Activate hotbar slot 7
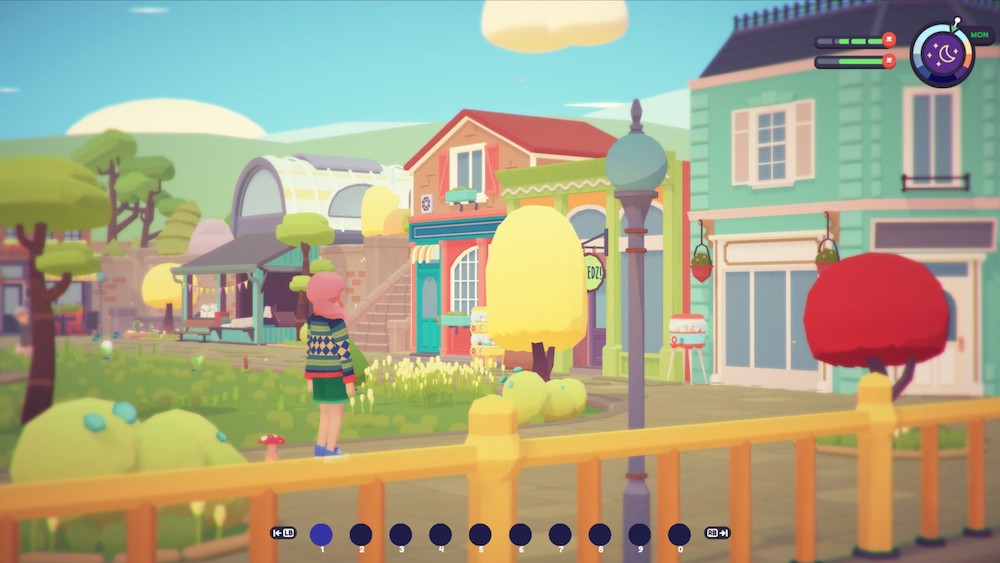 pyautogui.click(x=560, y=534)
